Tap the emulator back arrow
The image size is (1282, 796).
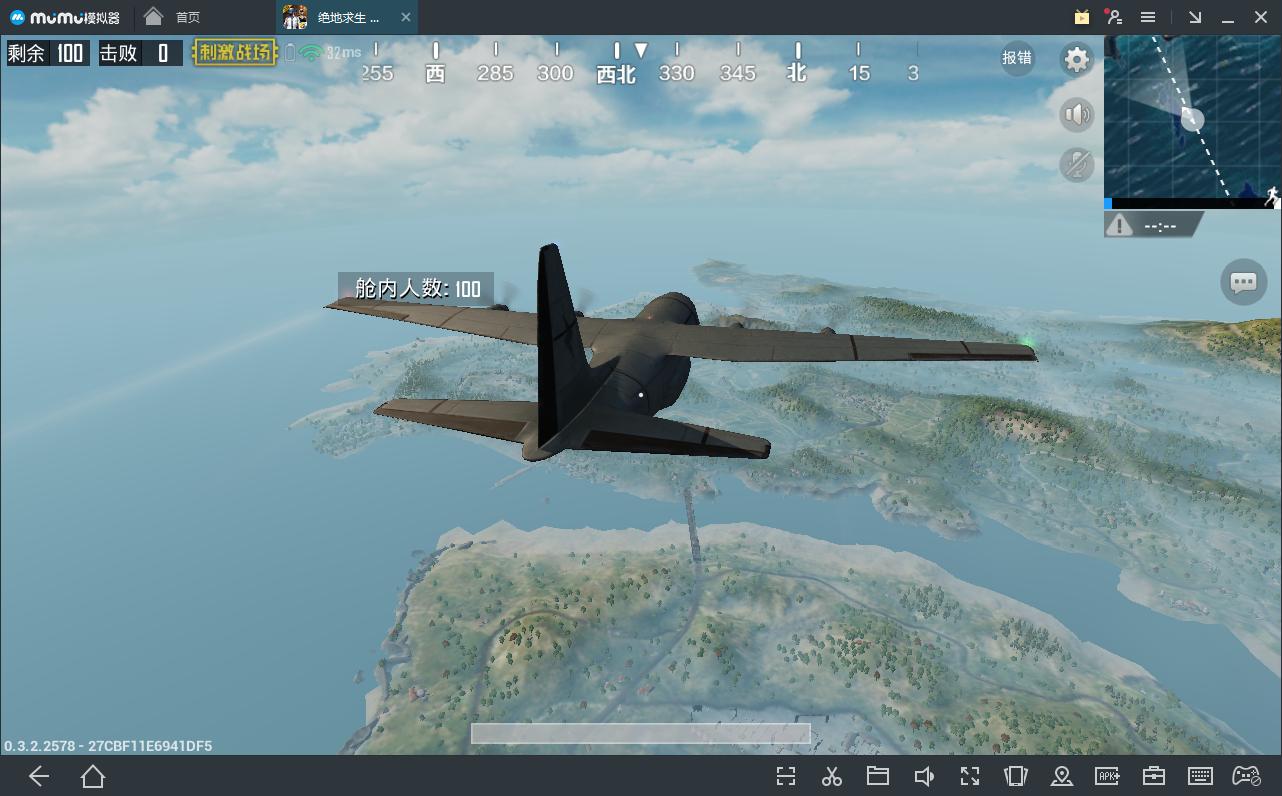[x=39, y=776]
